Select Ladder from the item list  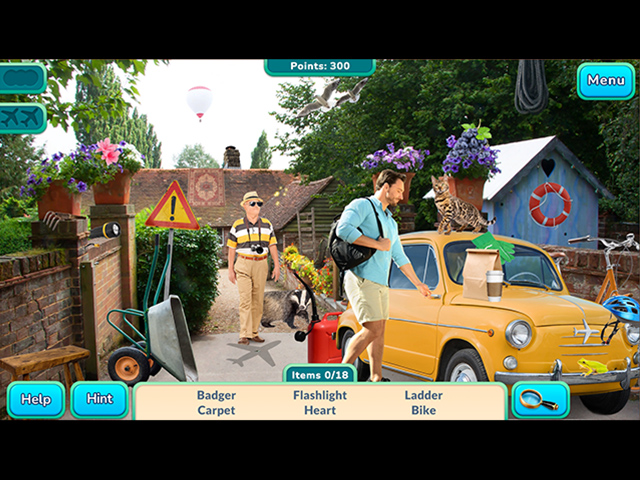click(424, 395)
